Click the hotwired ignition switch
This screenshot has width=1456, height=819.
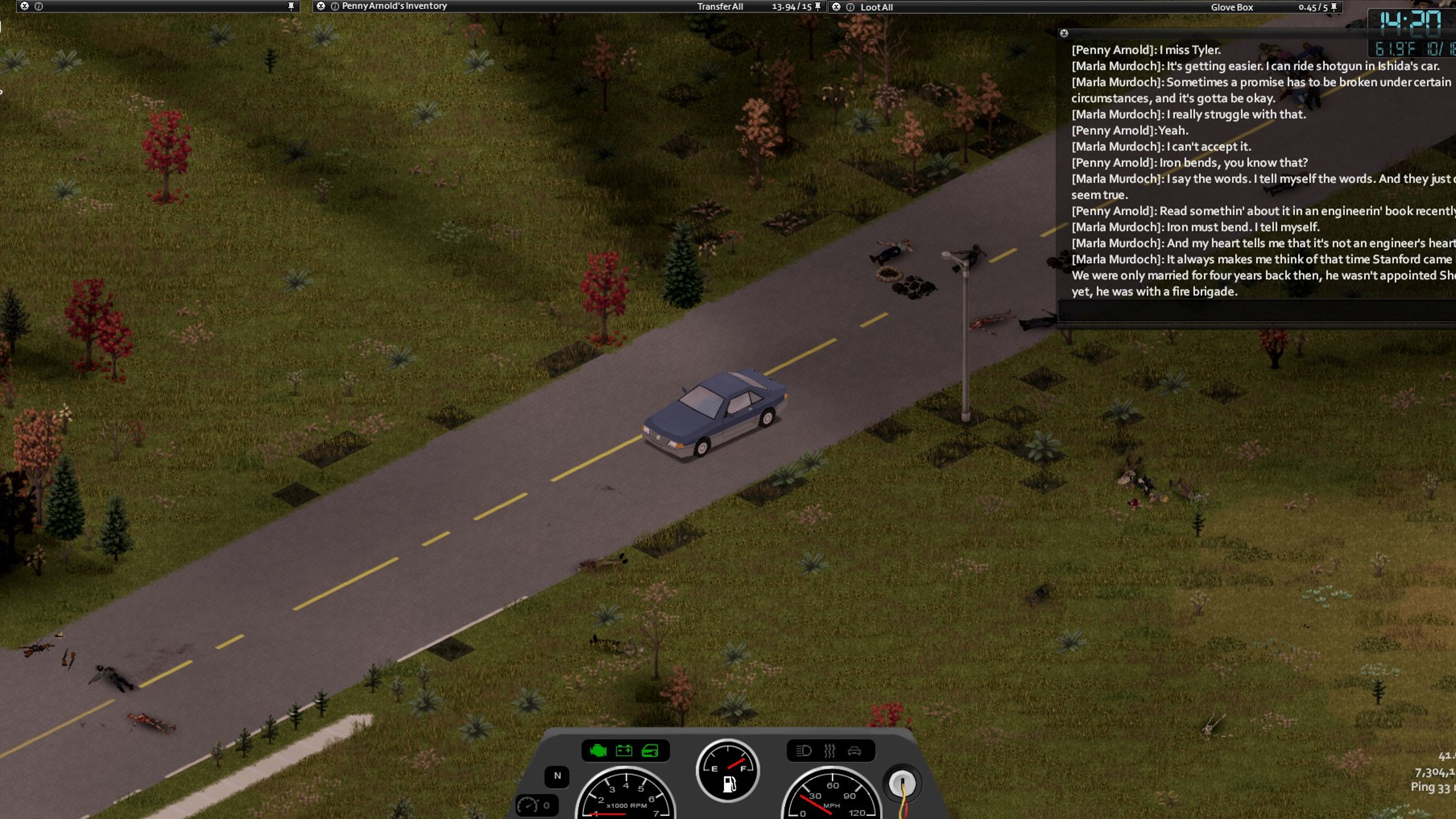point(901,783)
